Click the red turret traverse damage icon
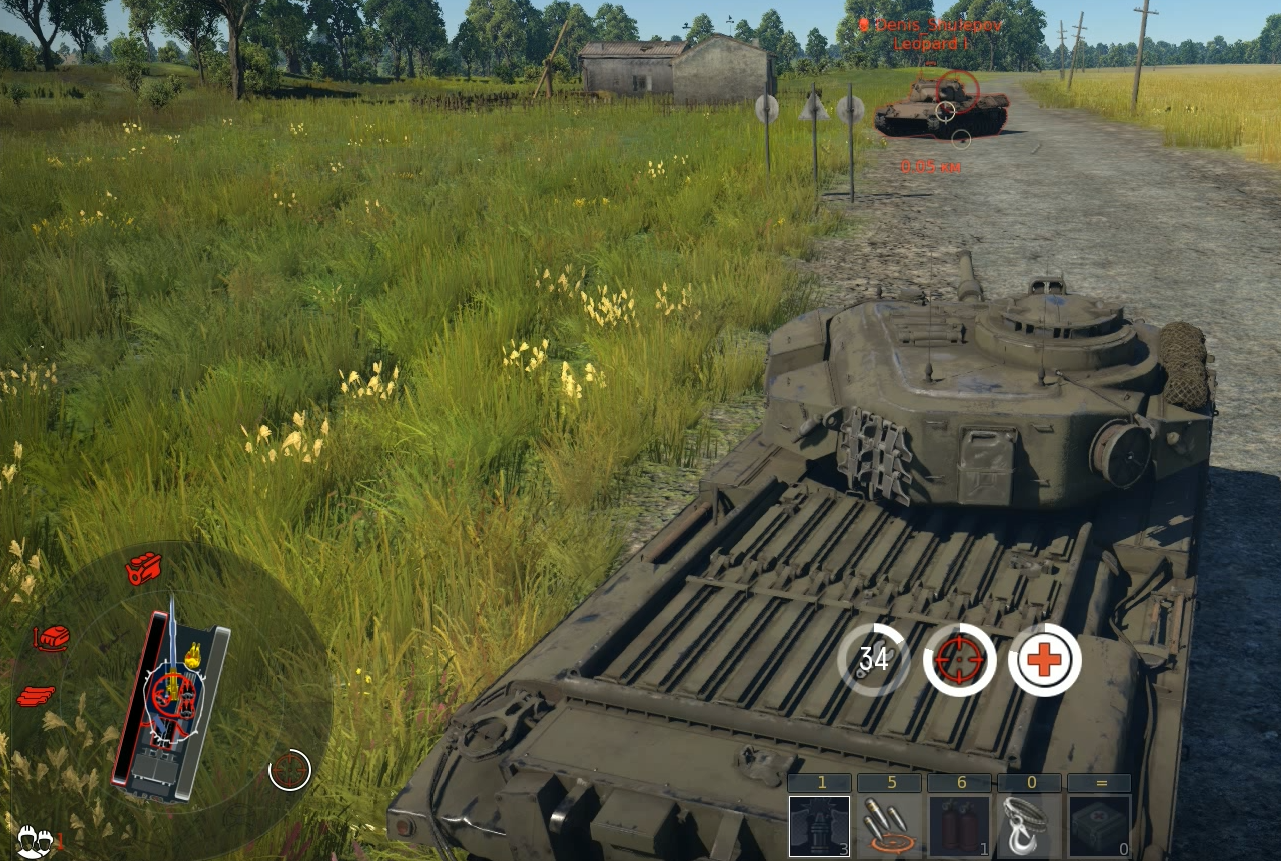The image size is (1281, 861). pos(51,638)
